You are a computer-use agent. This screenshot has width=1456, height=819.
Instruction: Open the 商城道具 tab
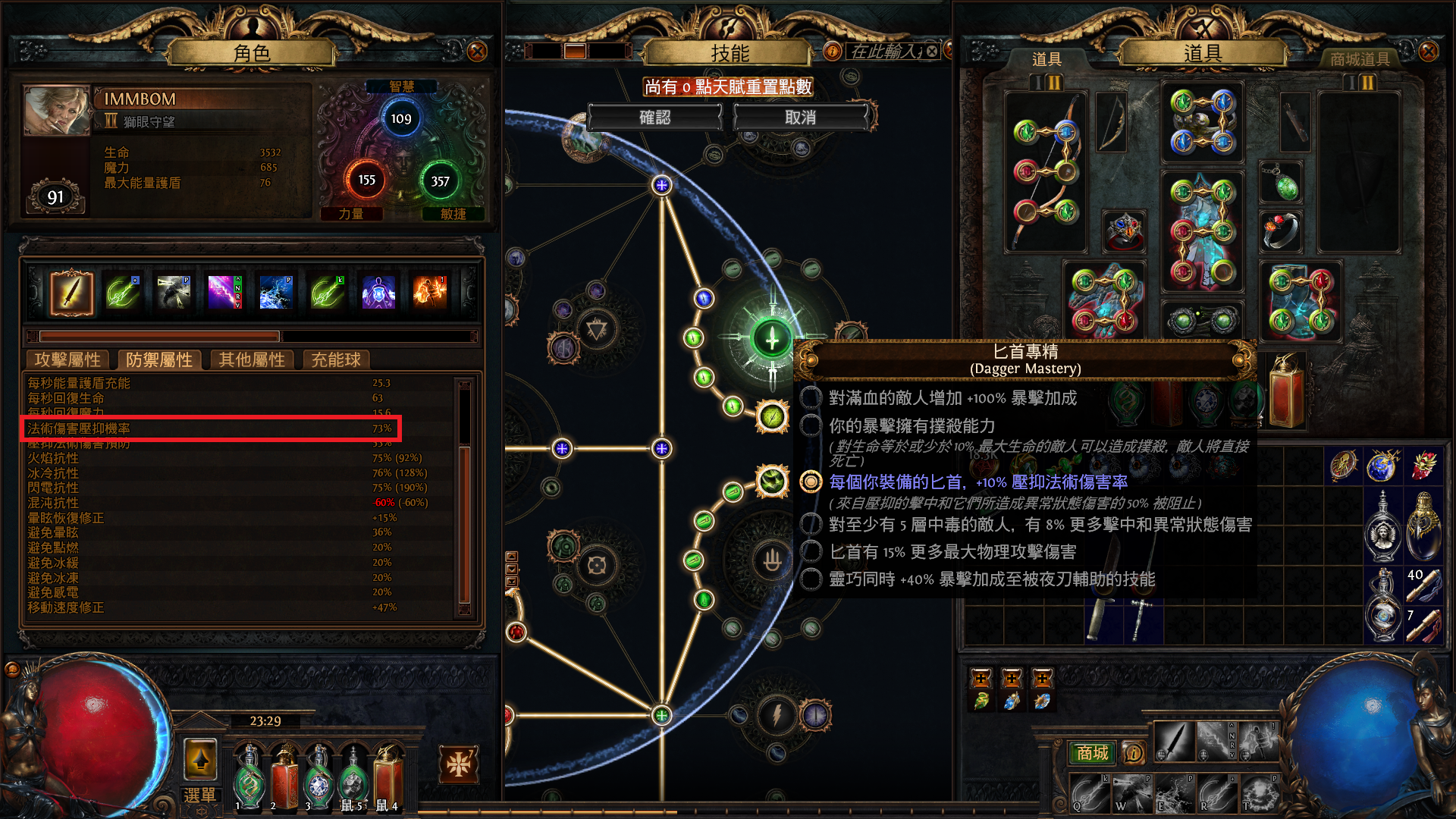click(x=1361, y=59)
